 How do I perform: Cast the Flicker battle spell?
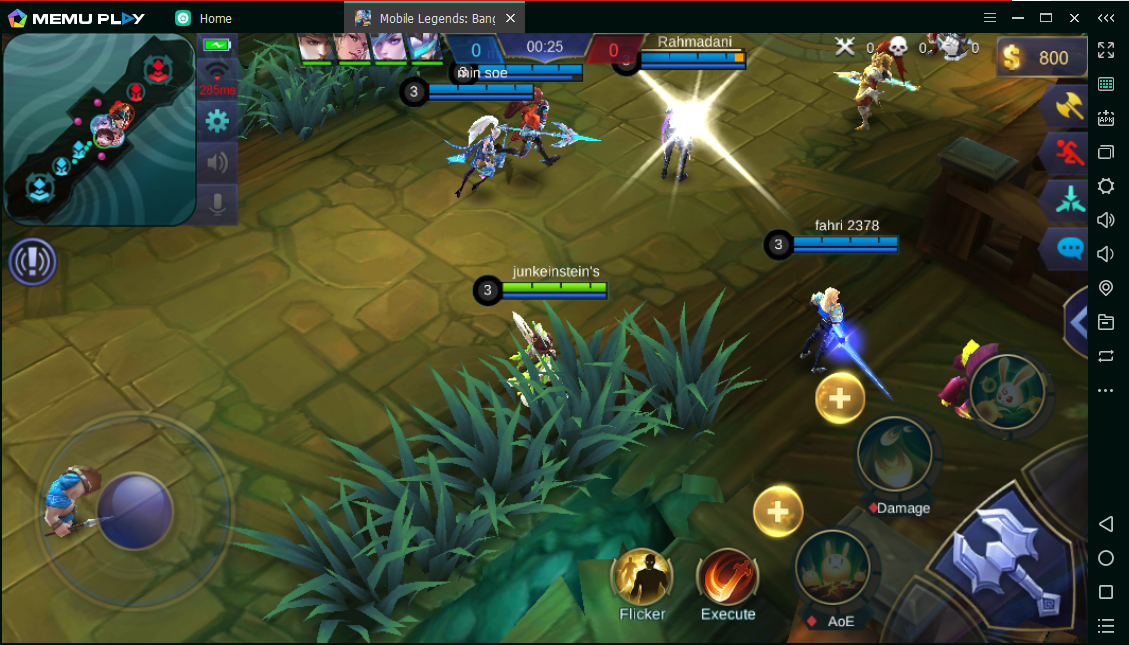click(641, 578)
